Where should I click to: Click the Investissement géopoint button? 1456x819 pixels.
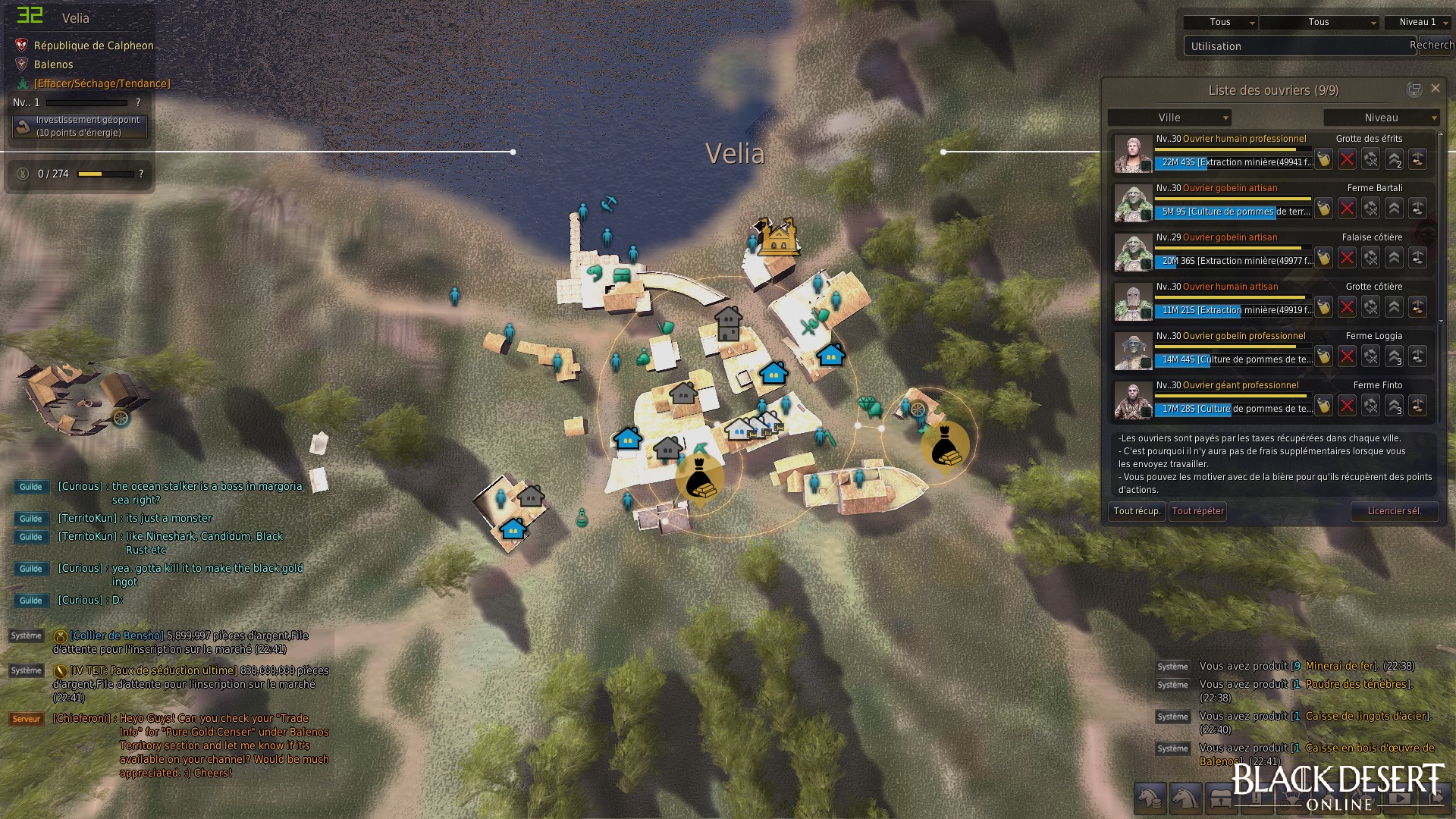pyautogui.click(x=80, y=127)
